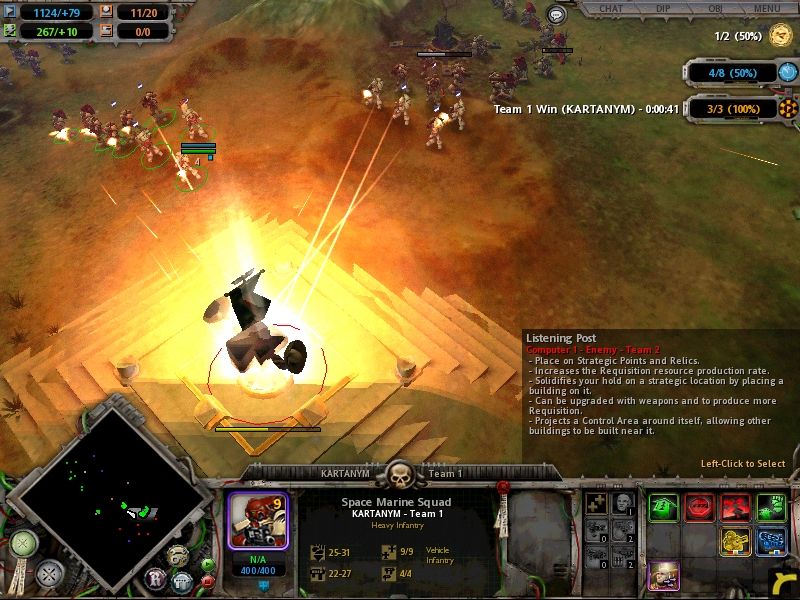Choose the green fist melee stance icon
Image resolution: width=800 pixels, height=600 pixels.
pos(769,508)
